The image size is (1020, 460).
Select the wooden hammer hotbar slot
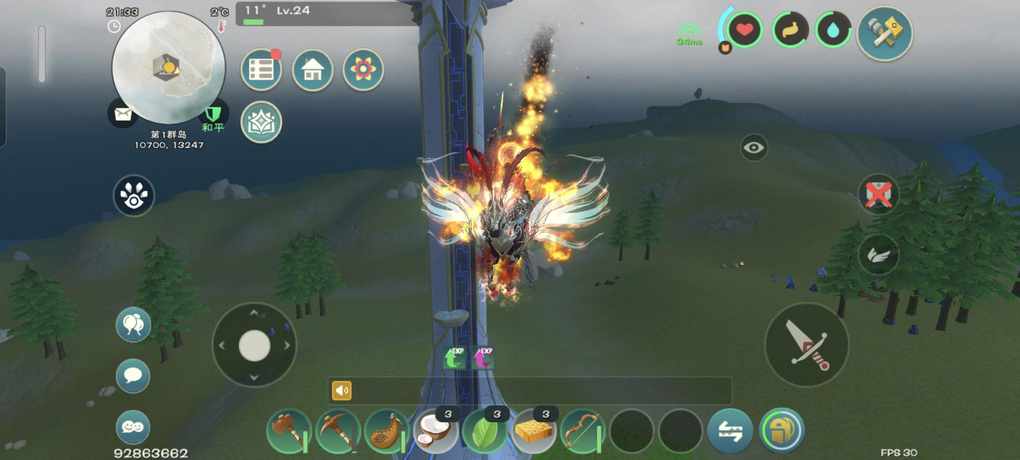coord(288,431)
